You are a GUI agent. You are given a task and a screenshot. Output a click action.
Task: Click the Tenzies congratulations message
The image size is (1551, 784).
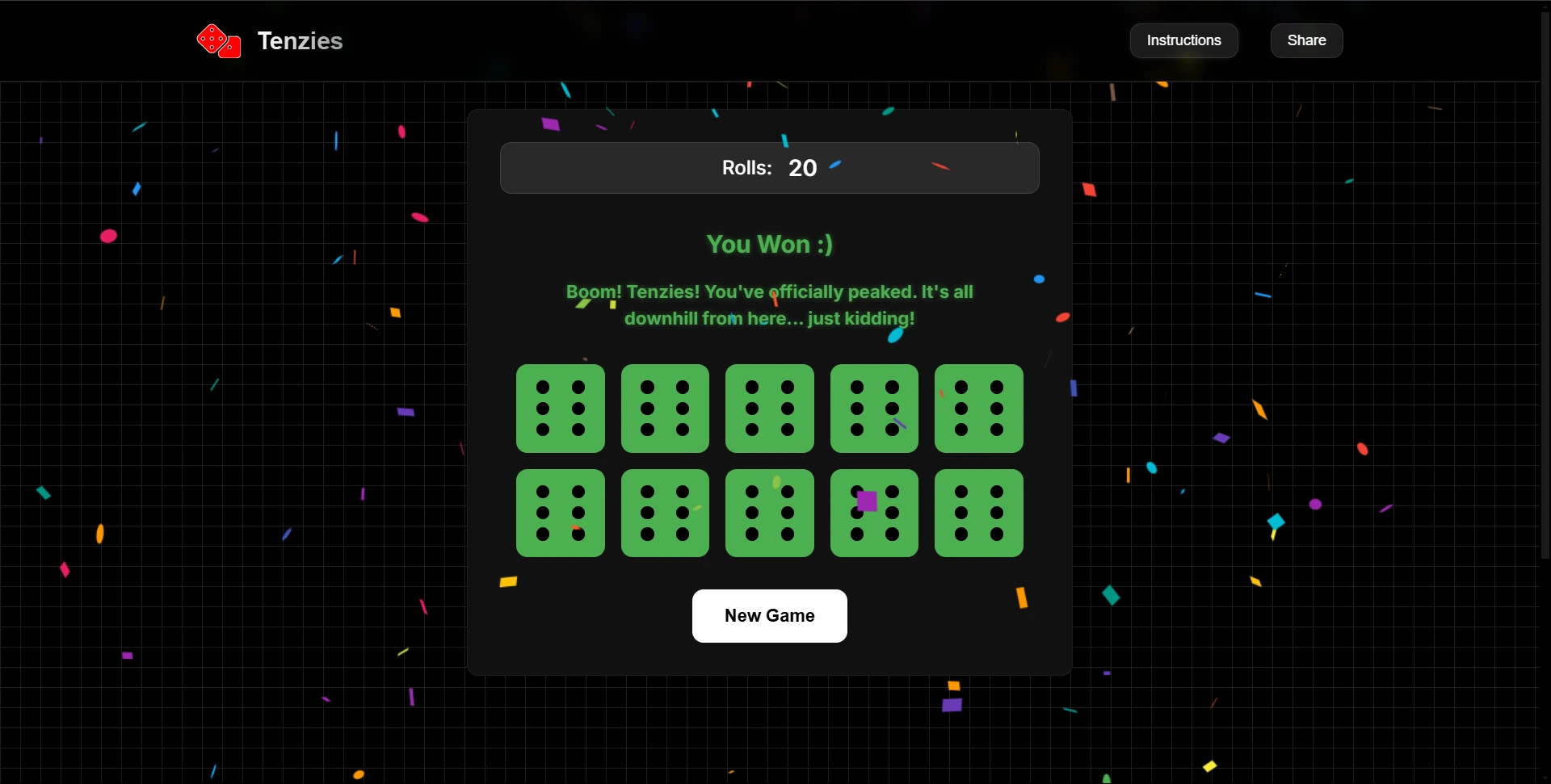click(x=768, y=304)
